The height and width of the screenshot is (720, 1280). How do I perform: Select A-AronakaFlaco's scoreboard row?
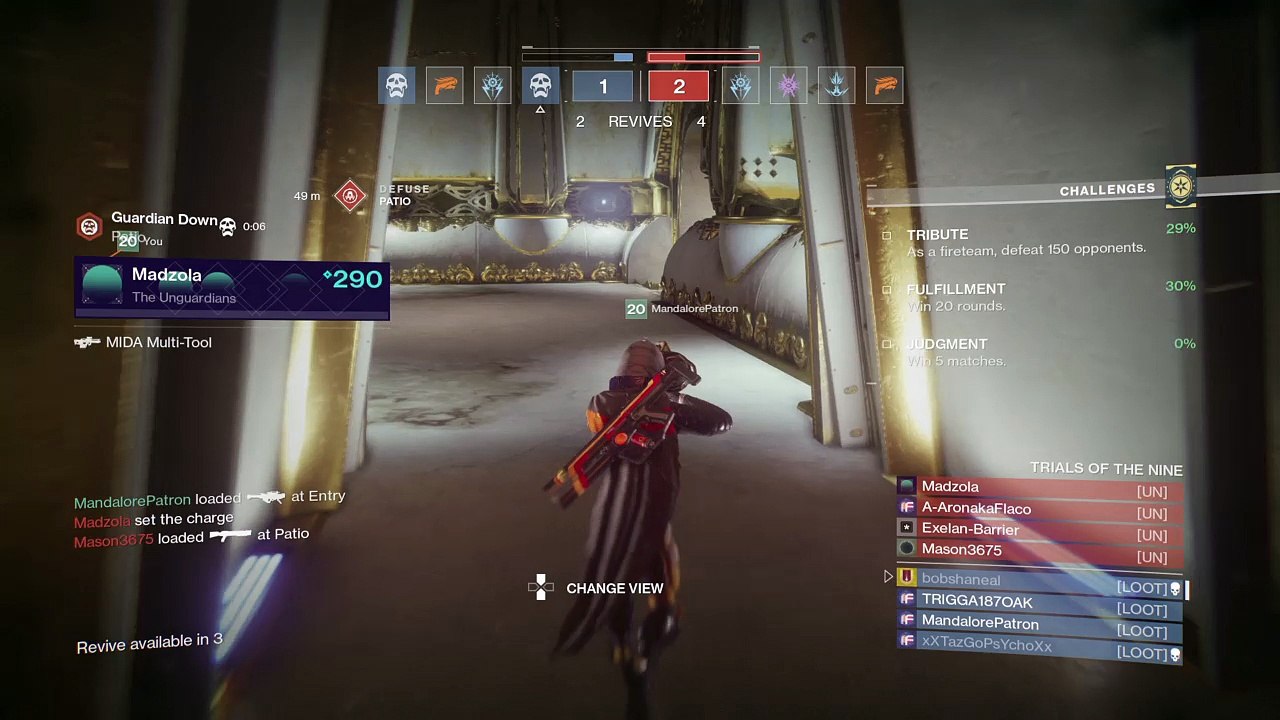click(1040, 509)
